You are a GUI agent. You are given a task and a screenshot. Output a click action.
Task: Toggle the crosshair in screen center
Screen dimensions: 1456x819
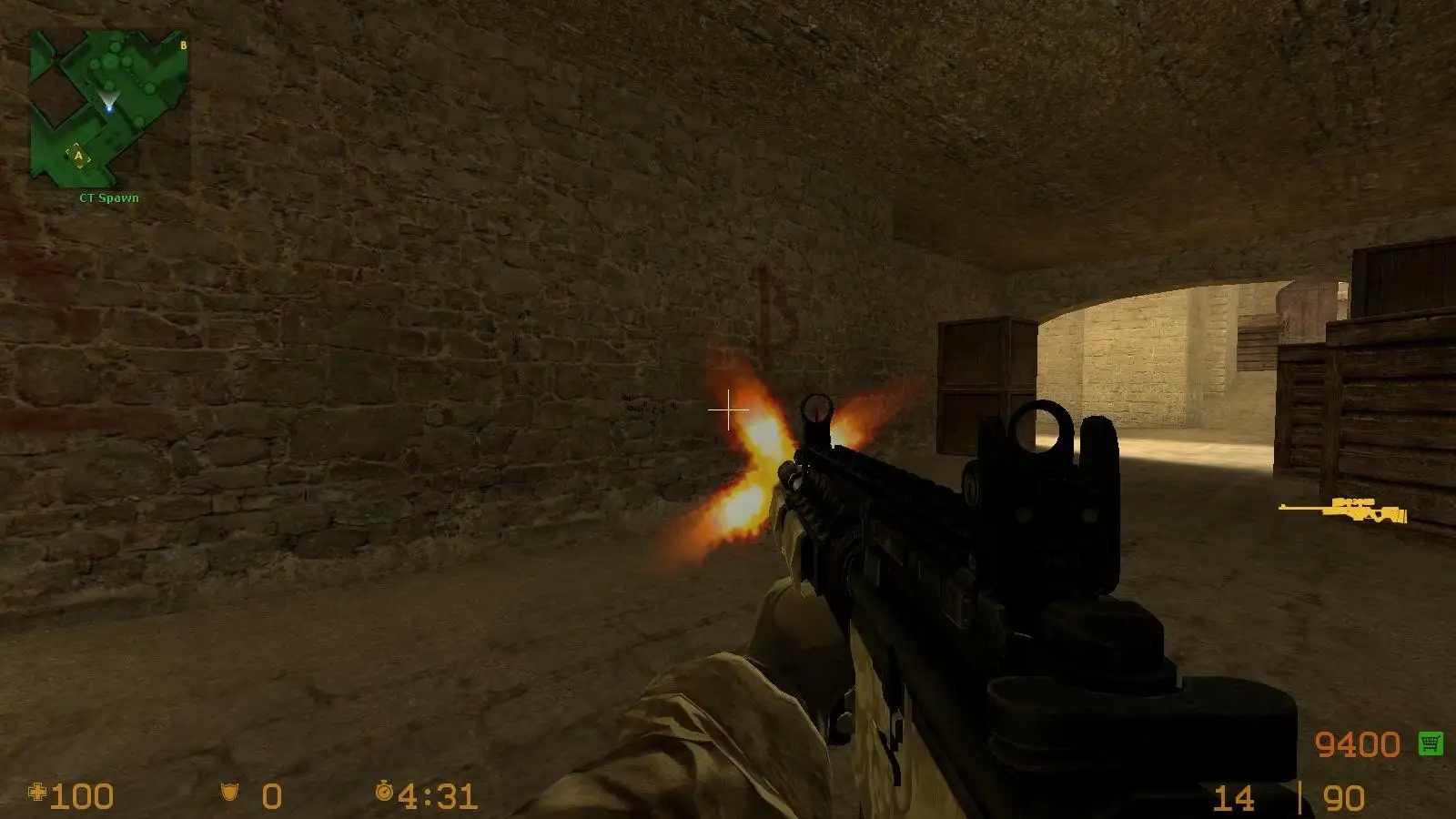pos(728,411)
